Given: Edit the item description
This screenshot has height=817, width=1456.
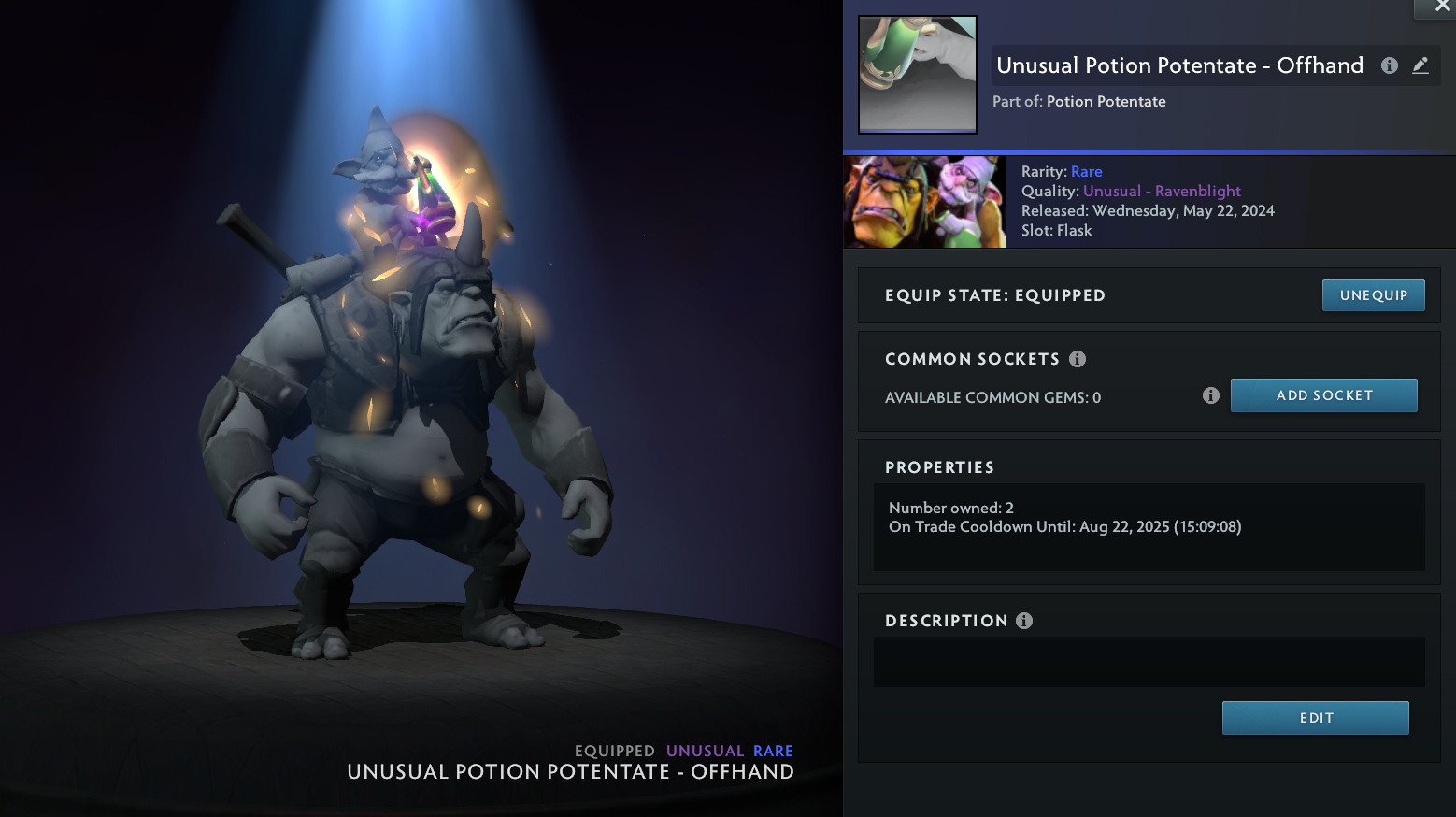Looking at the screenshot, I should tap(1315, 718).
